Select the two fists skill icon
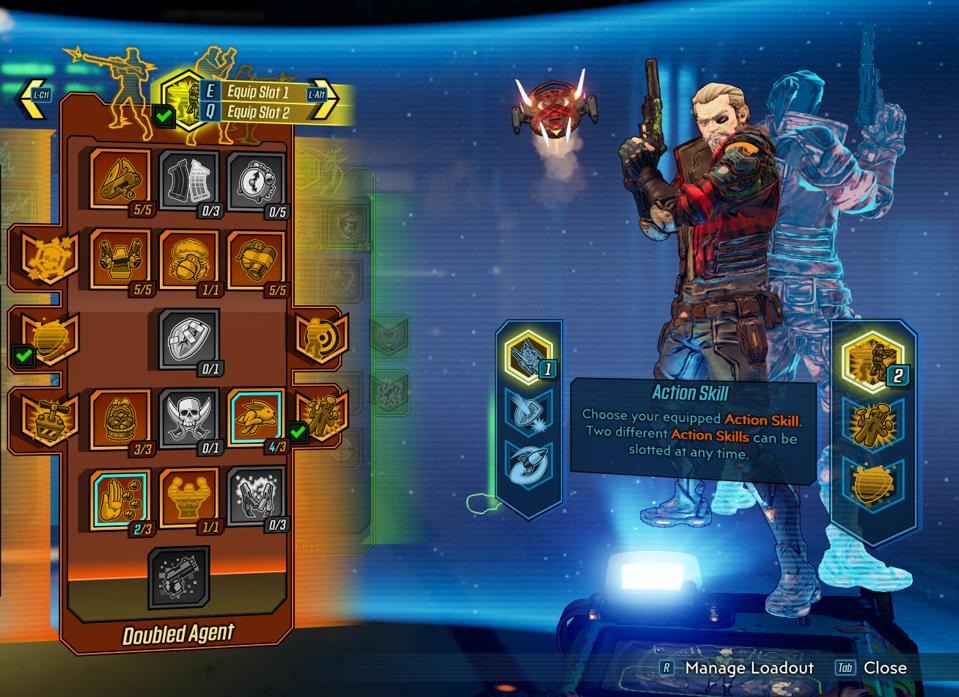 [120, 260]
